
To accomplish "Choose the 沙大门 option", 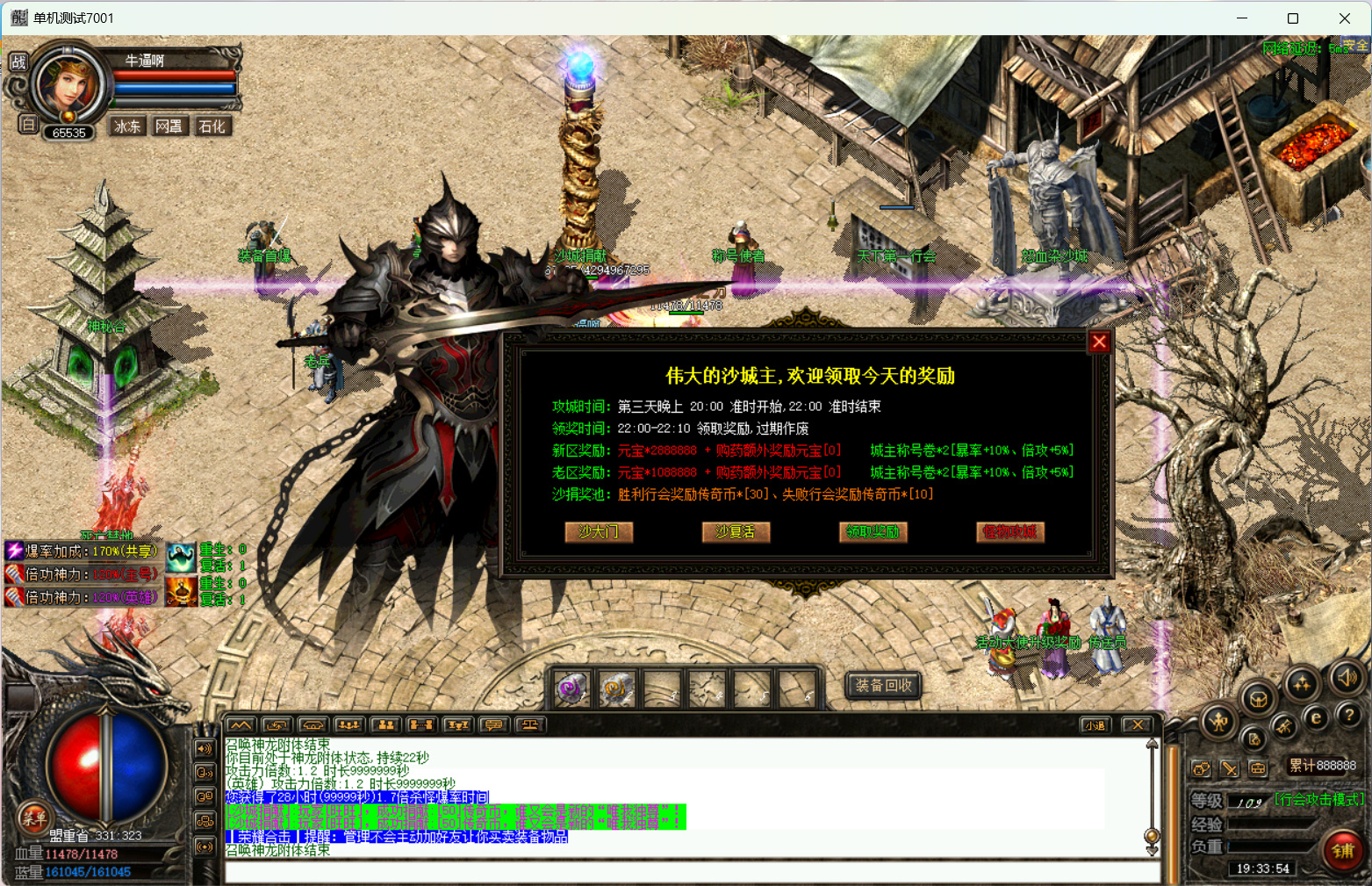I will click(599, 531).
